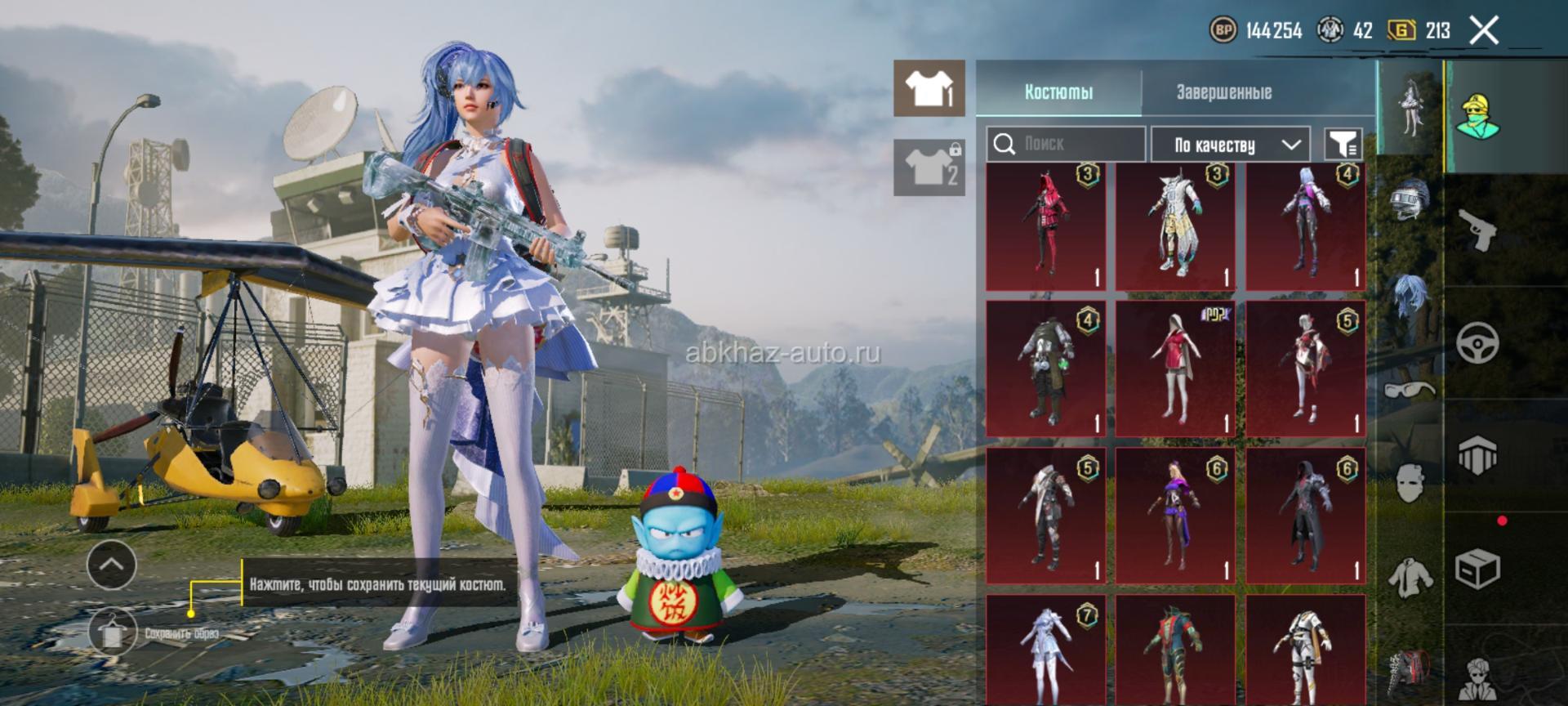Select the red hooded dress with PDP badge

tap(1175, 368)
